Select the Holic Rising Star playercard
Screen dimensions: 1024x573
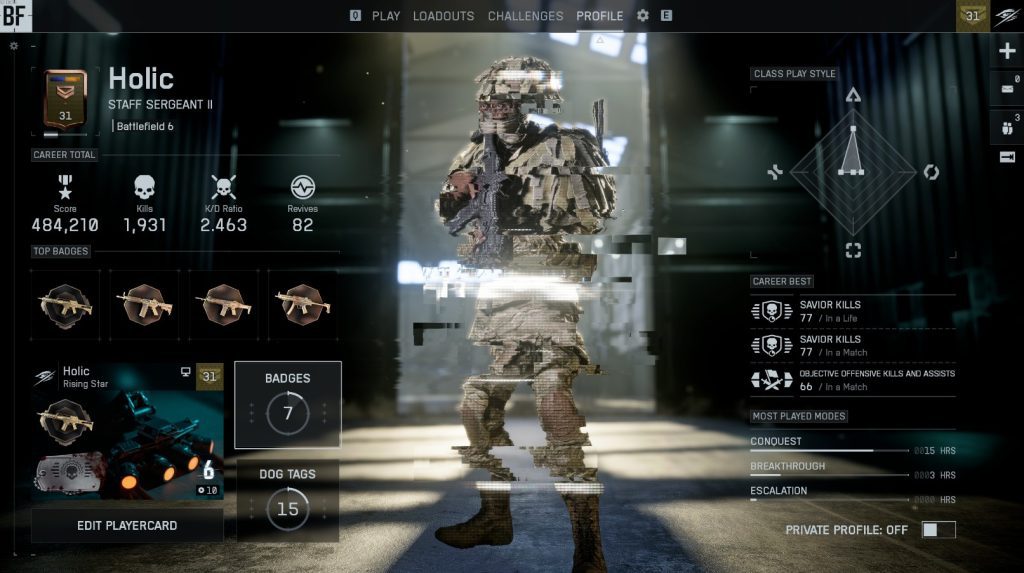point(127,431)
